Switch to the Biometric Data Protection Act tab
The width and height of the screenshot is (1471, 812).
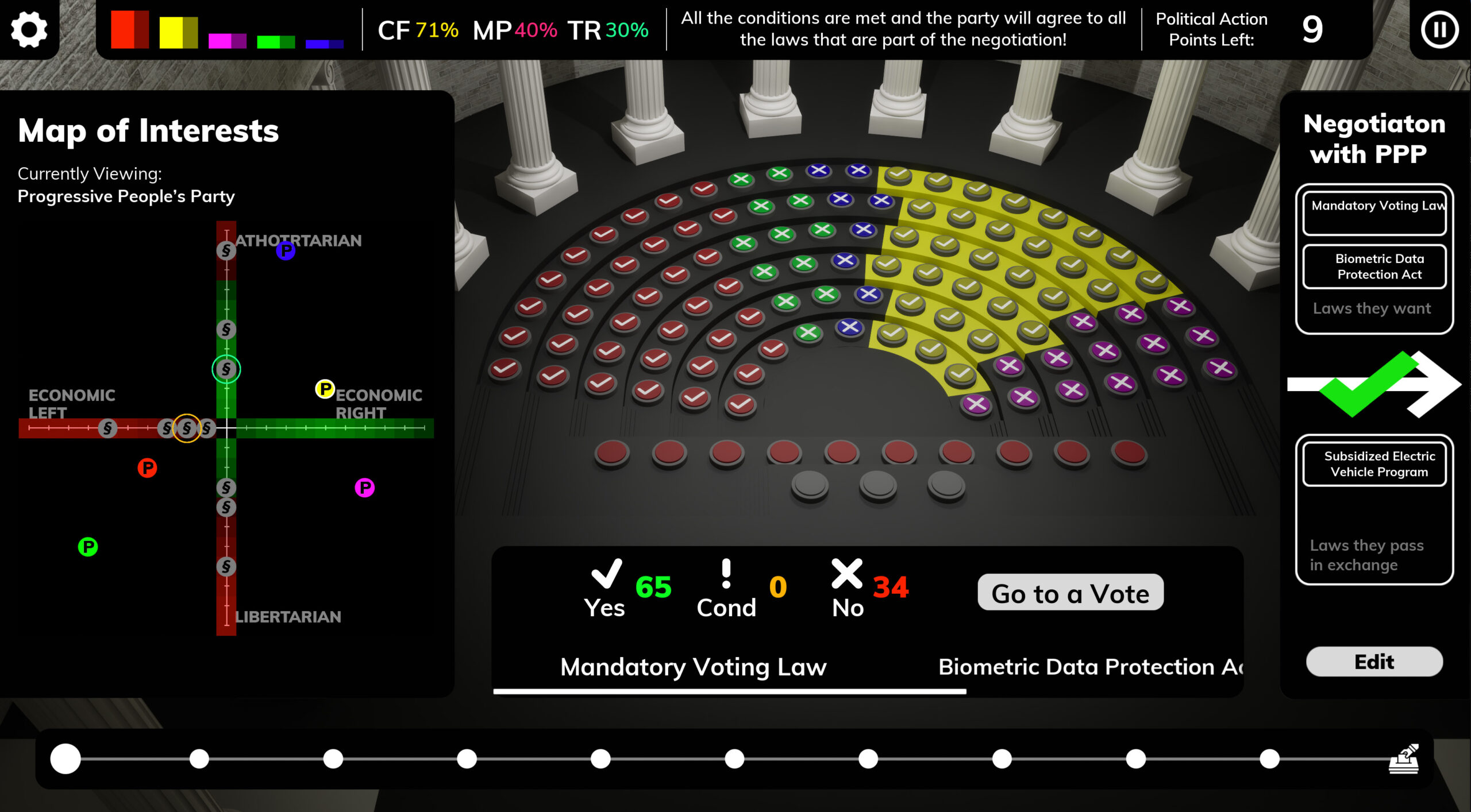(x=1089, y=667)
